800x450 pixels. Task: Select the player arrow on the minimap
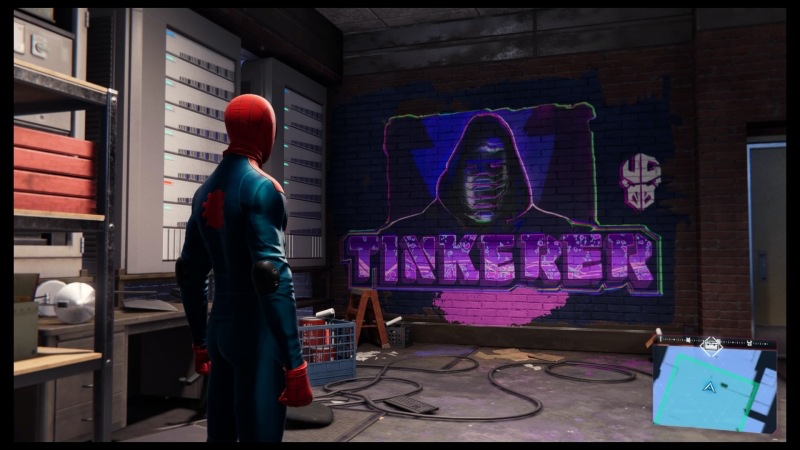pos(709,386)
